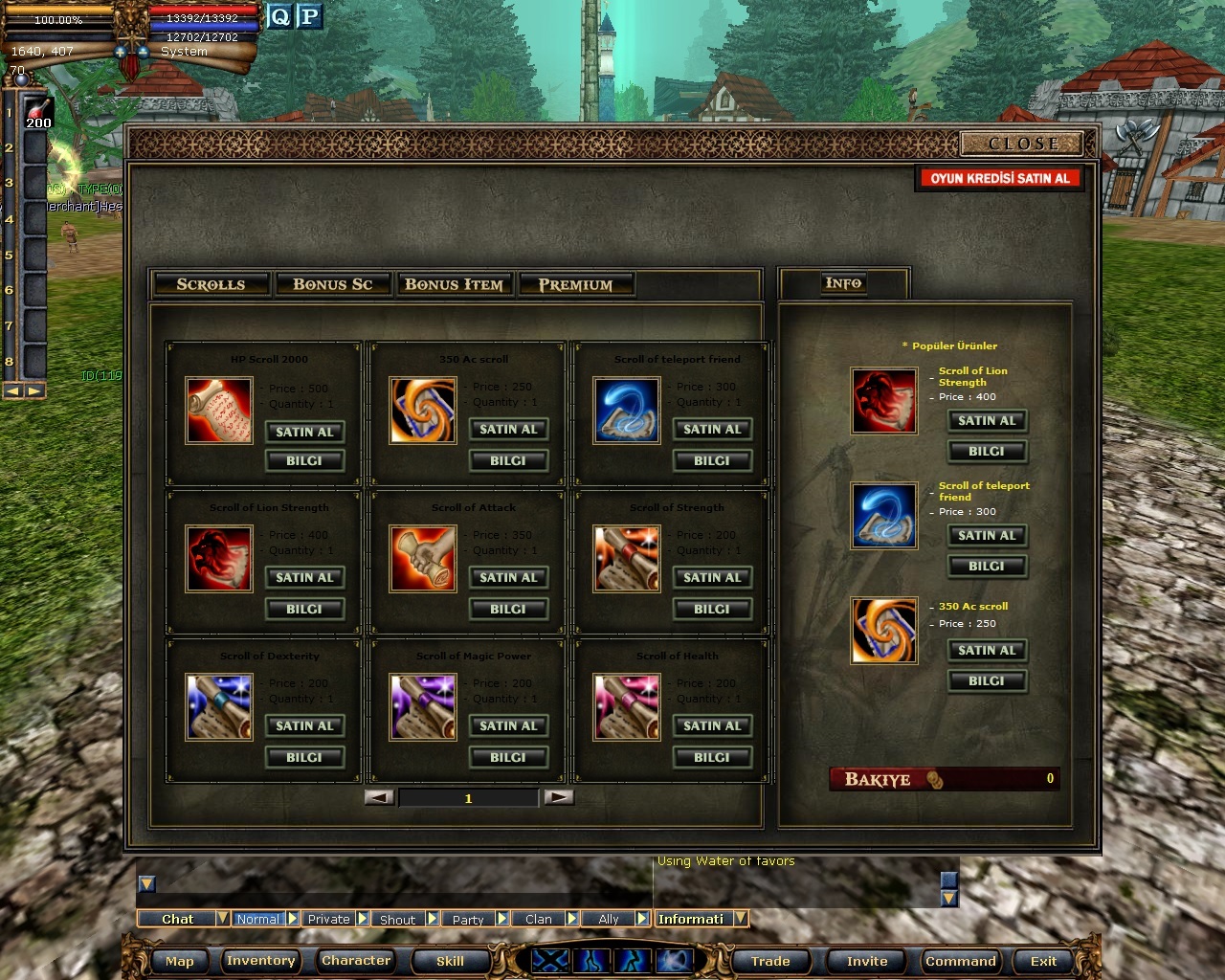Open the Character sheet
Screen dimensions: 1225x980
pos(356,961)
